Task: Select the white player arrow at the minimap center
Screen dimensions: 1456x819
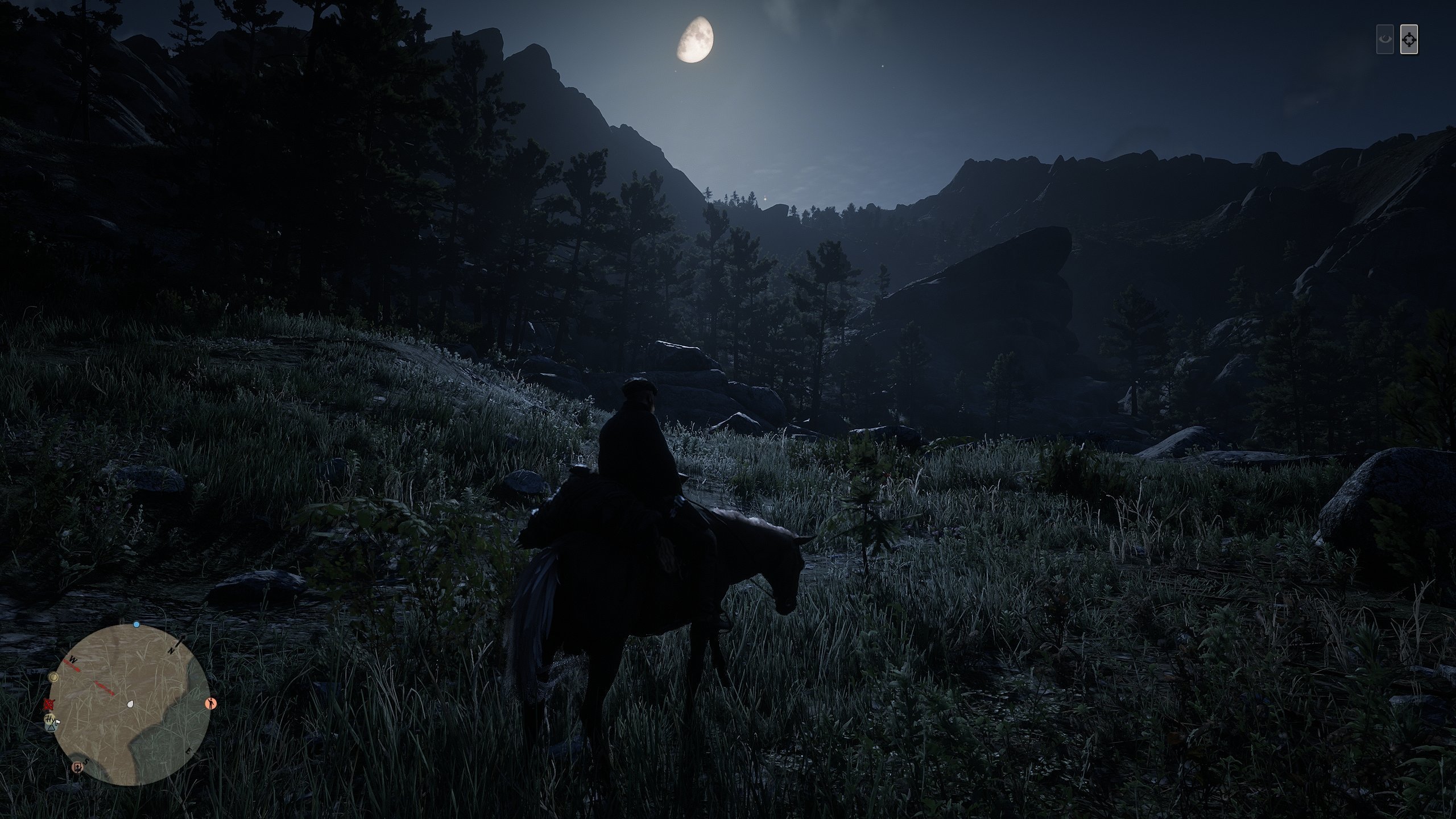Action: 130,705
